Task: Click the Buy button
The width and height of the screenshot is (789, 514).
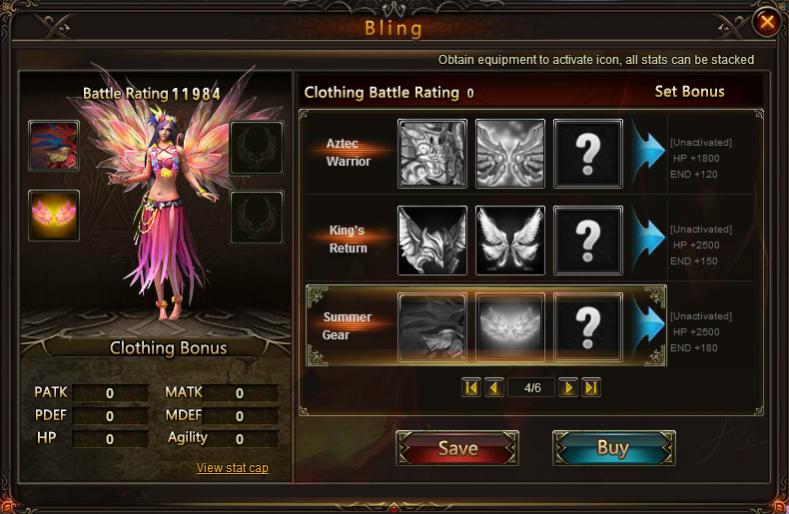Action: point(613,448)
